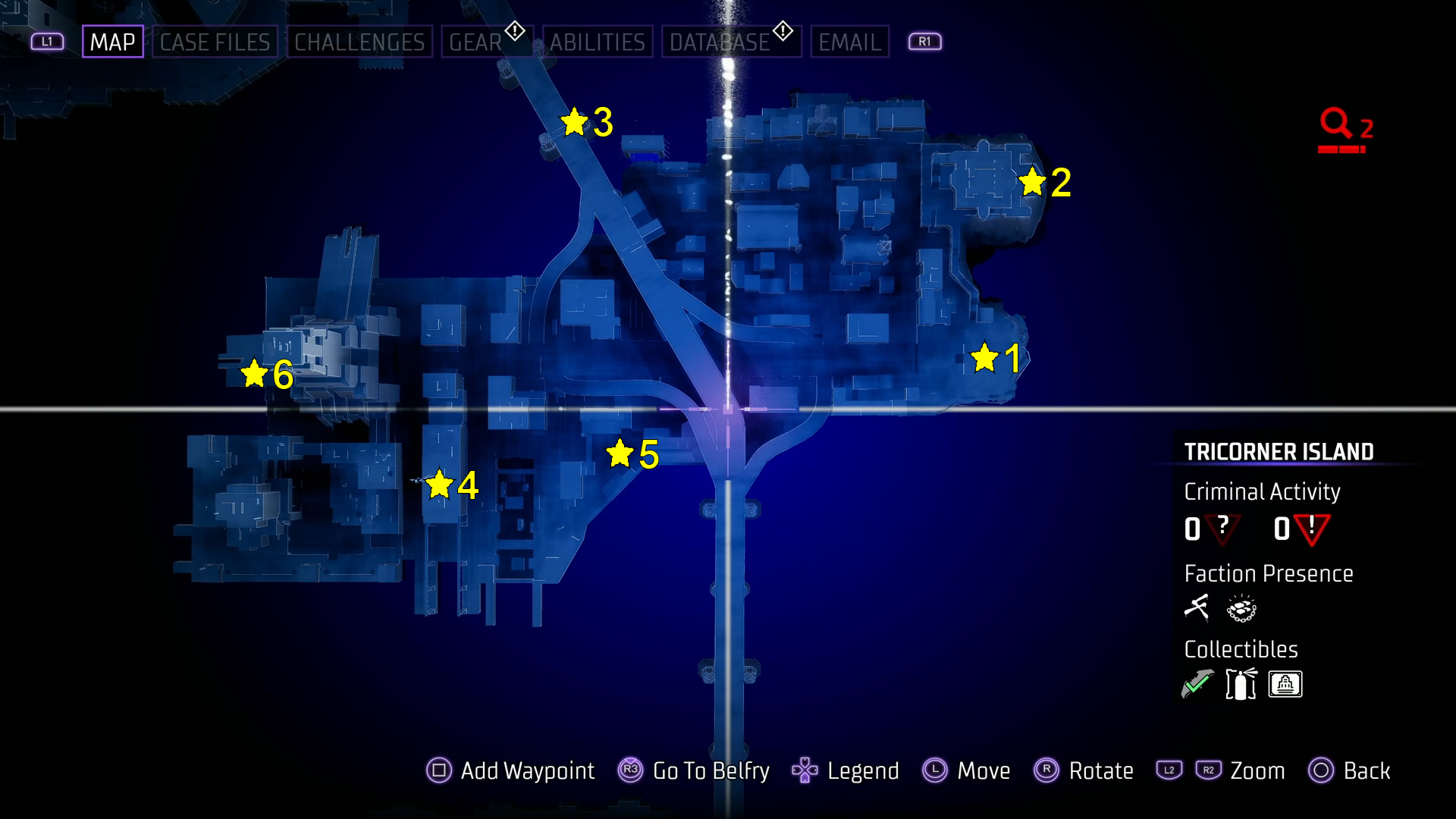The height and width of the screenshot is (819, 1456).
Task: Click yellow star marker 2 in the northeast district
Action: click(1033, 182)
